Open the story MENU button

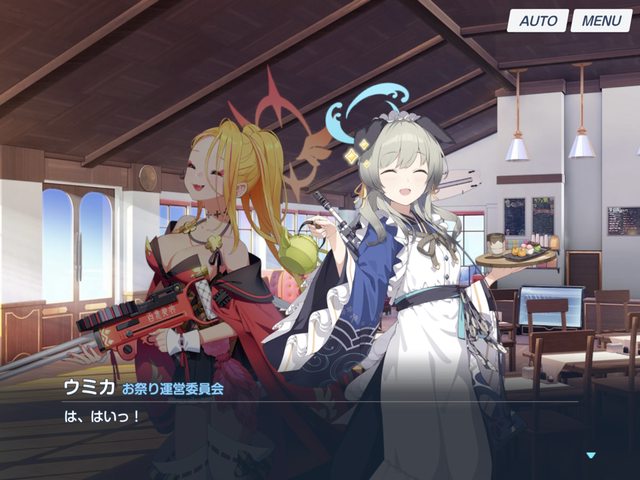click(x=601, y=20)
